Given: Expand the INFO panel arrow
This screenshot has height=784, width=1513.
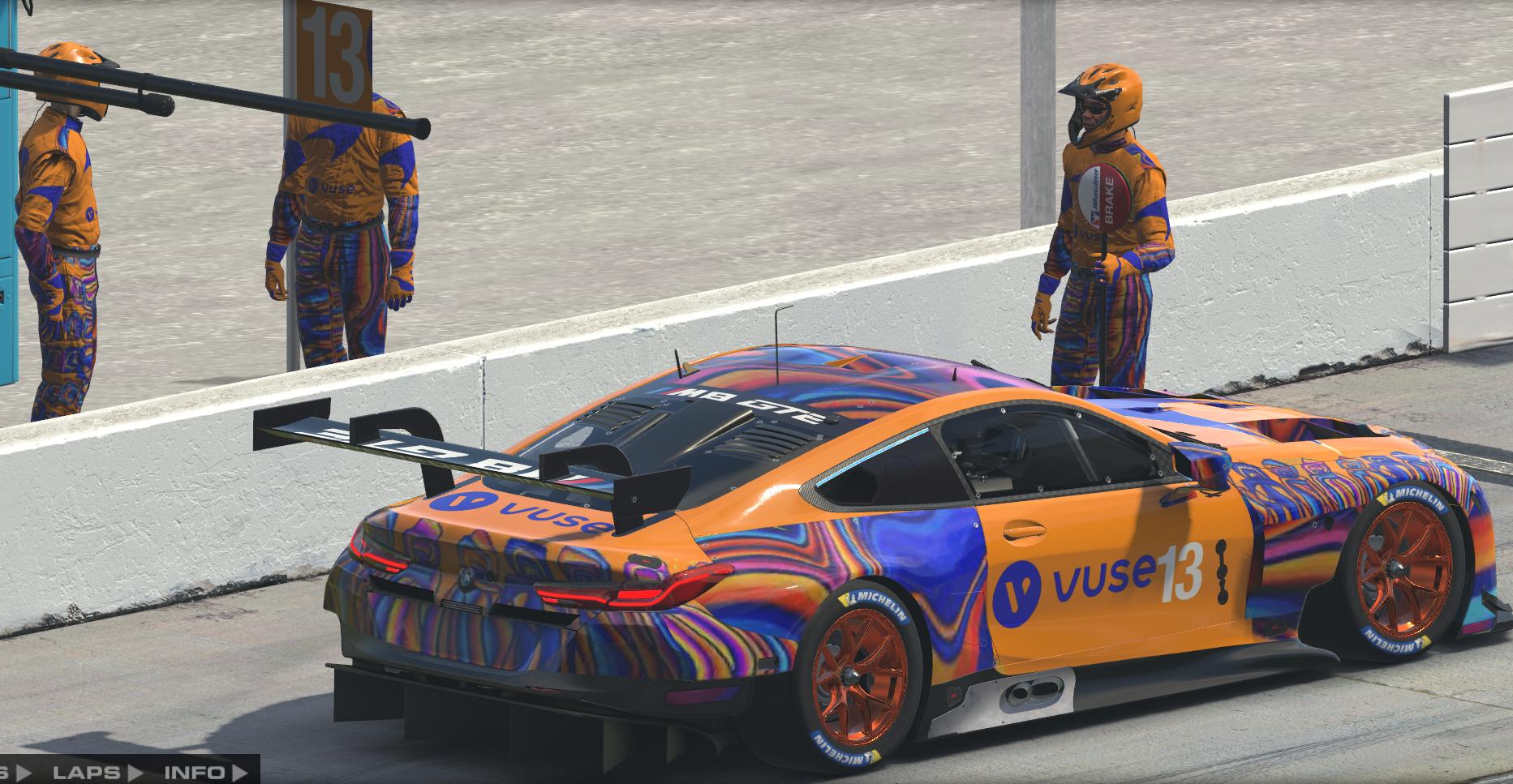Looking at the screenshot, I should (239, 771).
